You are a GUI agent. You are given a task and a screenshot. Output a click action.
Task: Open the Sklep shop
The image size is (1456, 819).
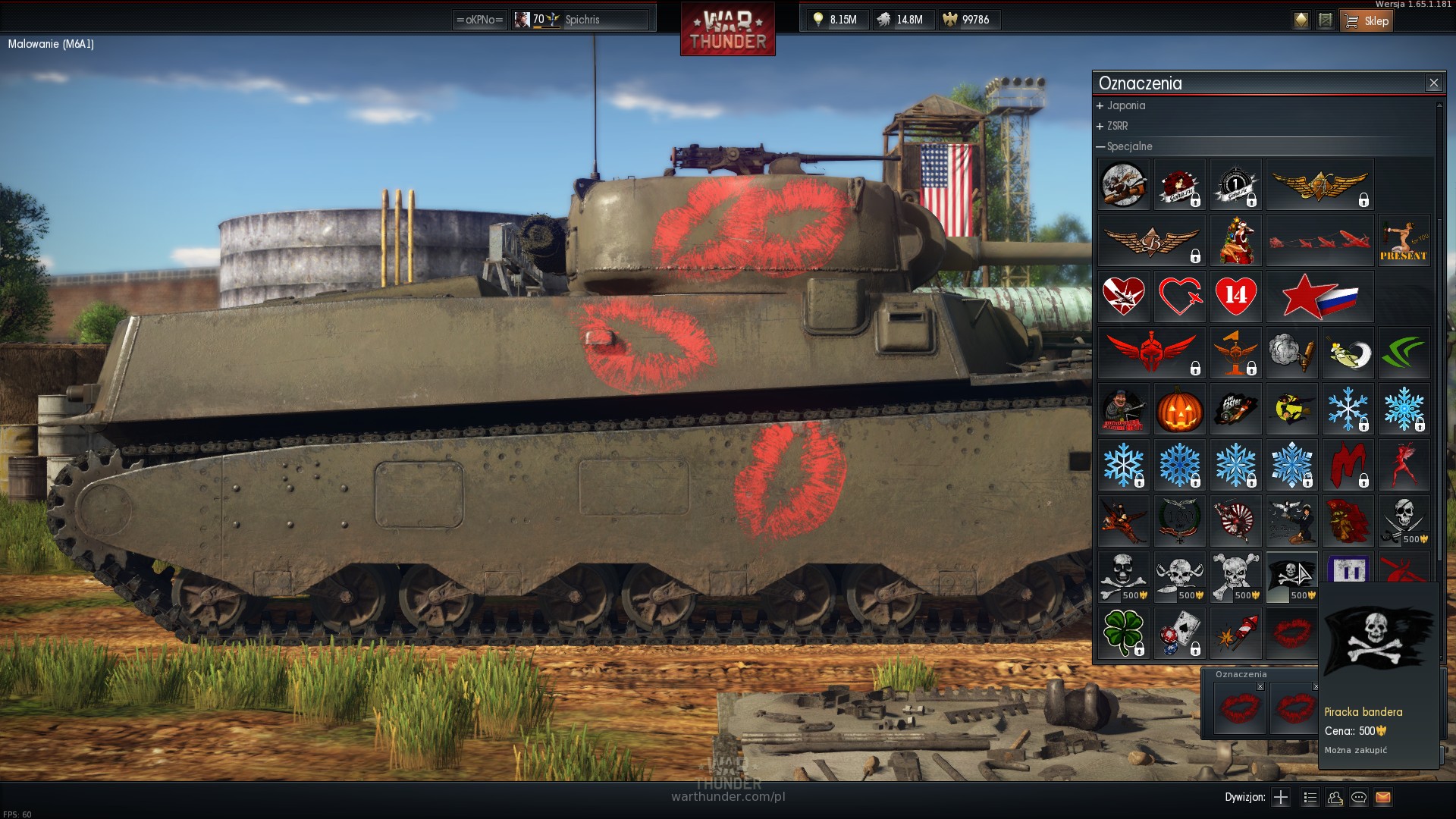point(1367,20)
